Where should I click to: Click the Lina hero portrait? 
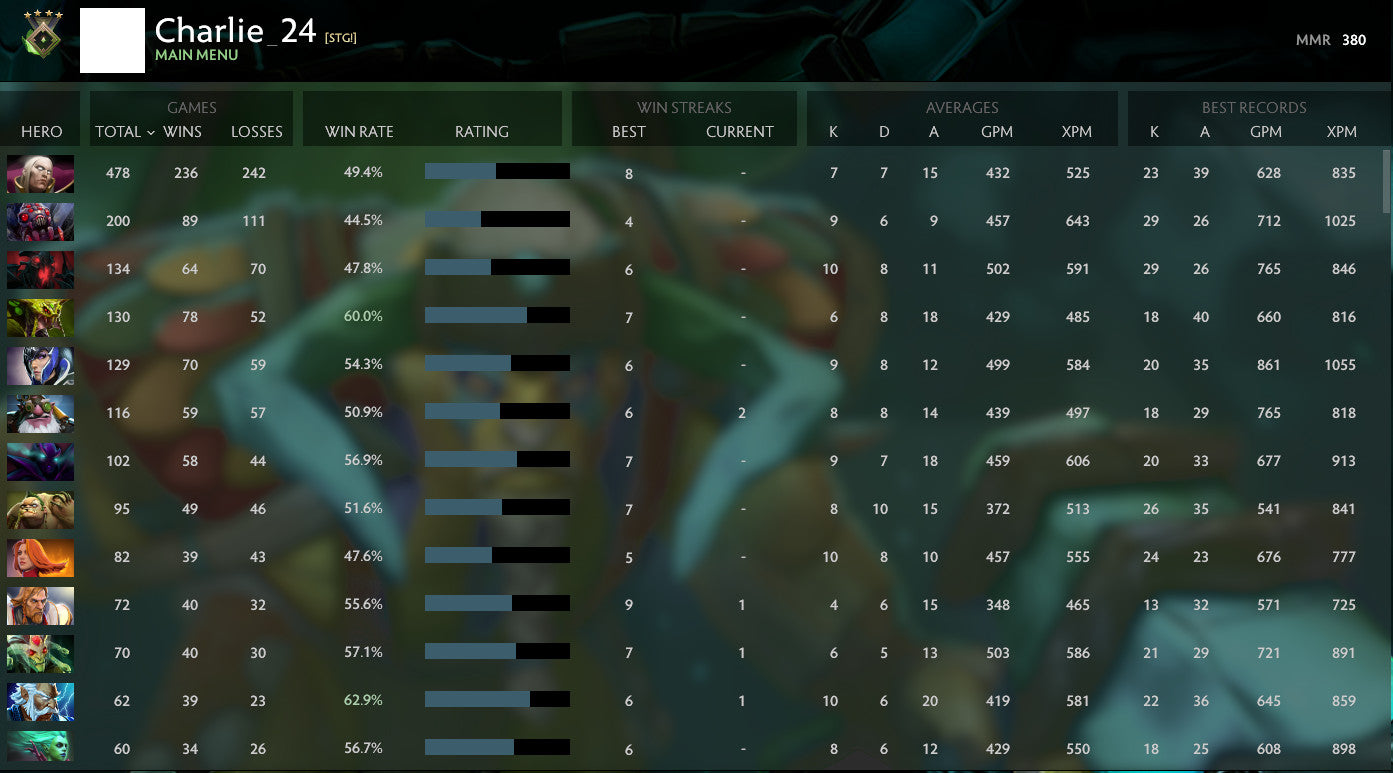40,557
